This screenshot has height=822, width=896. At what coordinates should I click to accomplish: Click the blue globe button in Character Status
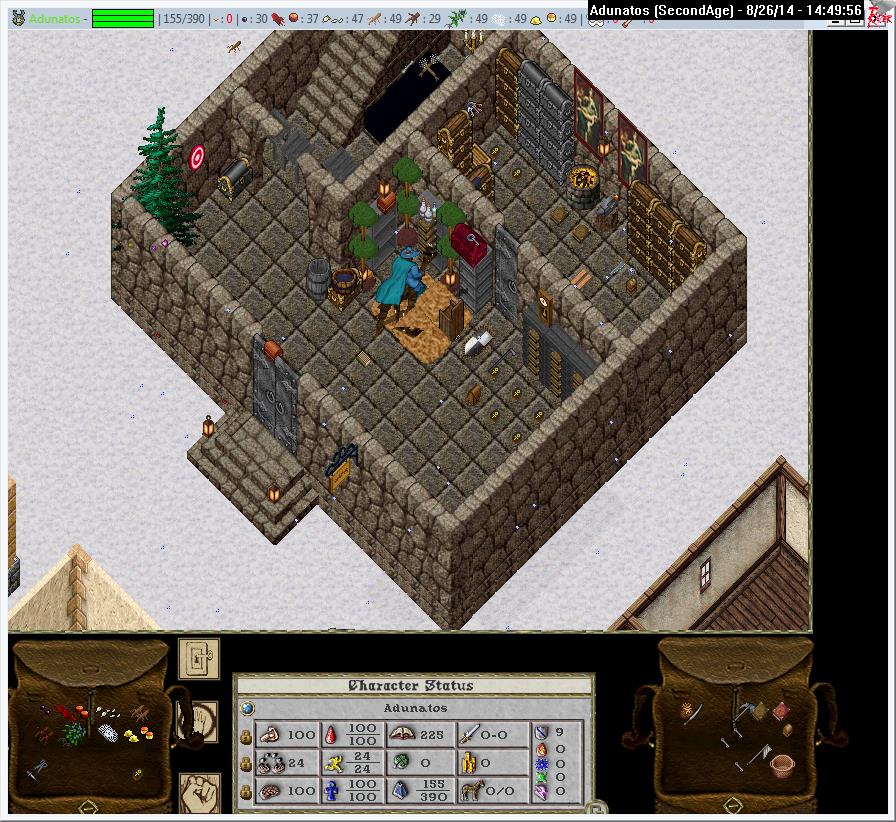tap(246, 708)
